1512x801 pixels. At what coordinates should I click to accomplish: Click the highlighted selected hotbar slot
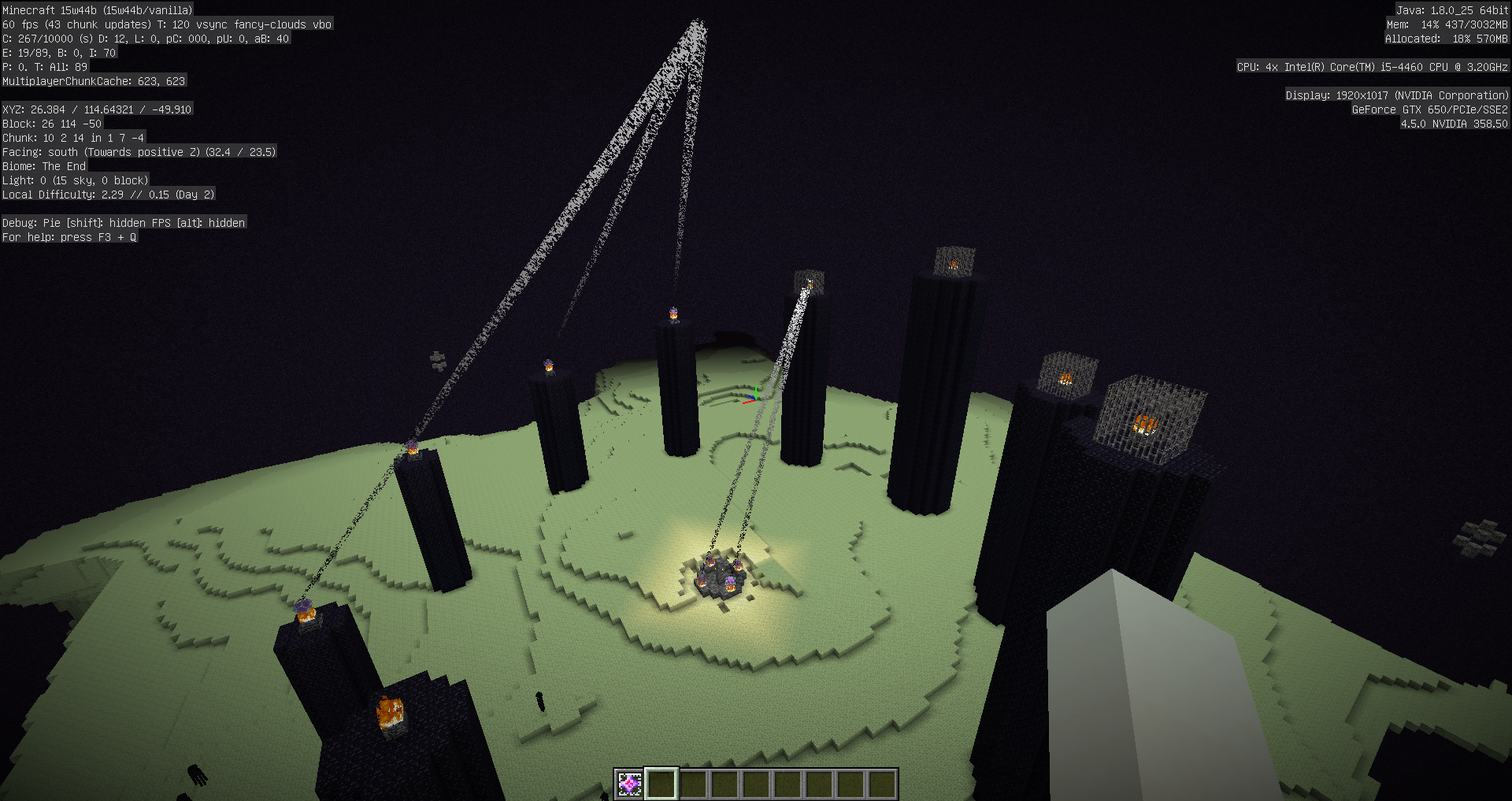click(661, 784)
